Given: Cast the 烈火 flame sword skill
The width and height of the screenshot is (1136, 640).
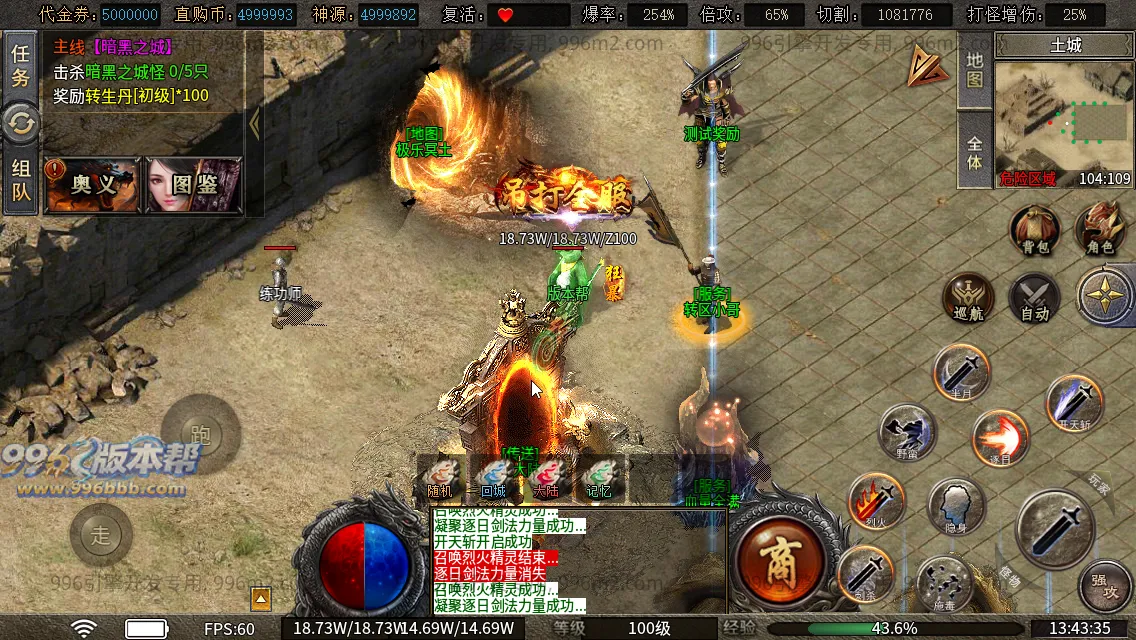Looking at the screenshot, I should pos(876,500).
